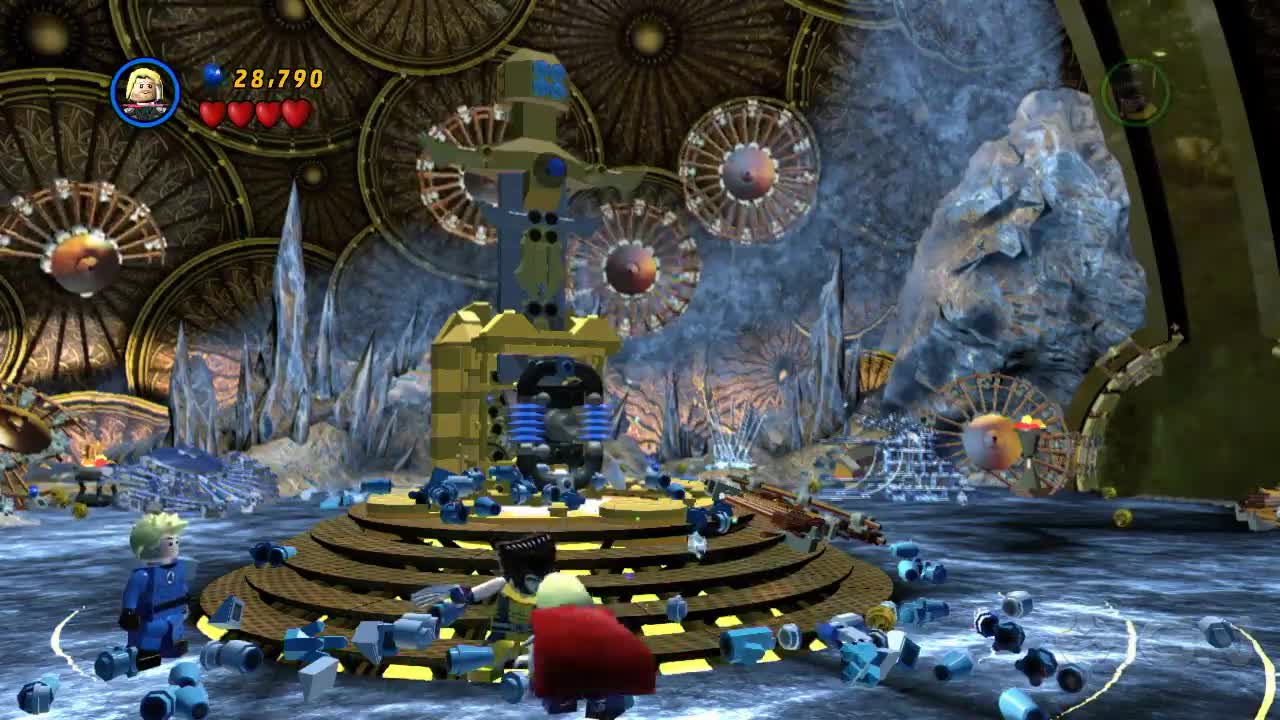Click the faded green-ringed second player portrait
This screenshot has width=1280, height=720.
(x=1135, y=92)
